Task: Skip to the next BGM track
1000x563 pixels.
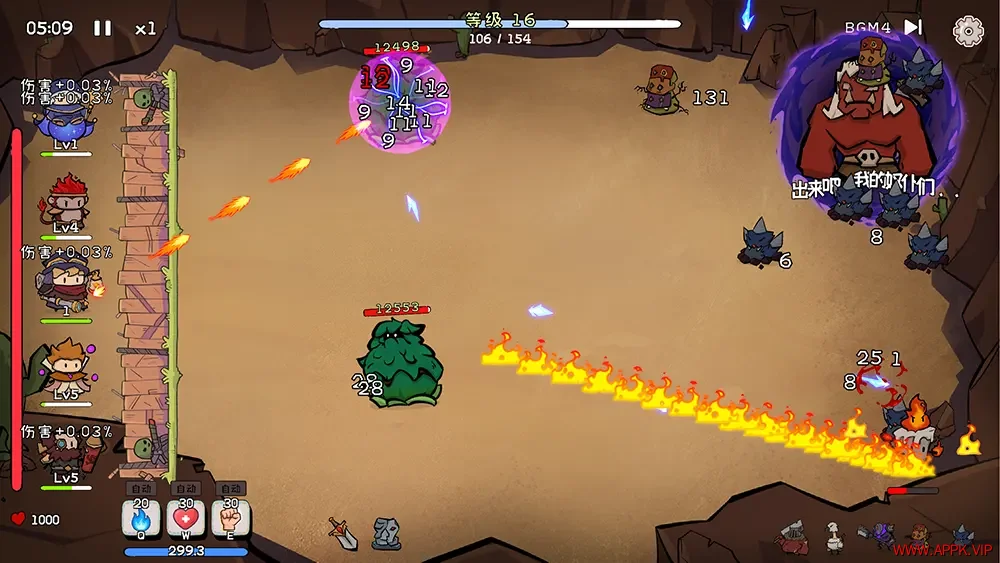Action: point(913,28)
